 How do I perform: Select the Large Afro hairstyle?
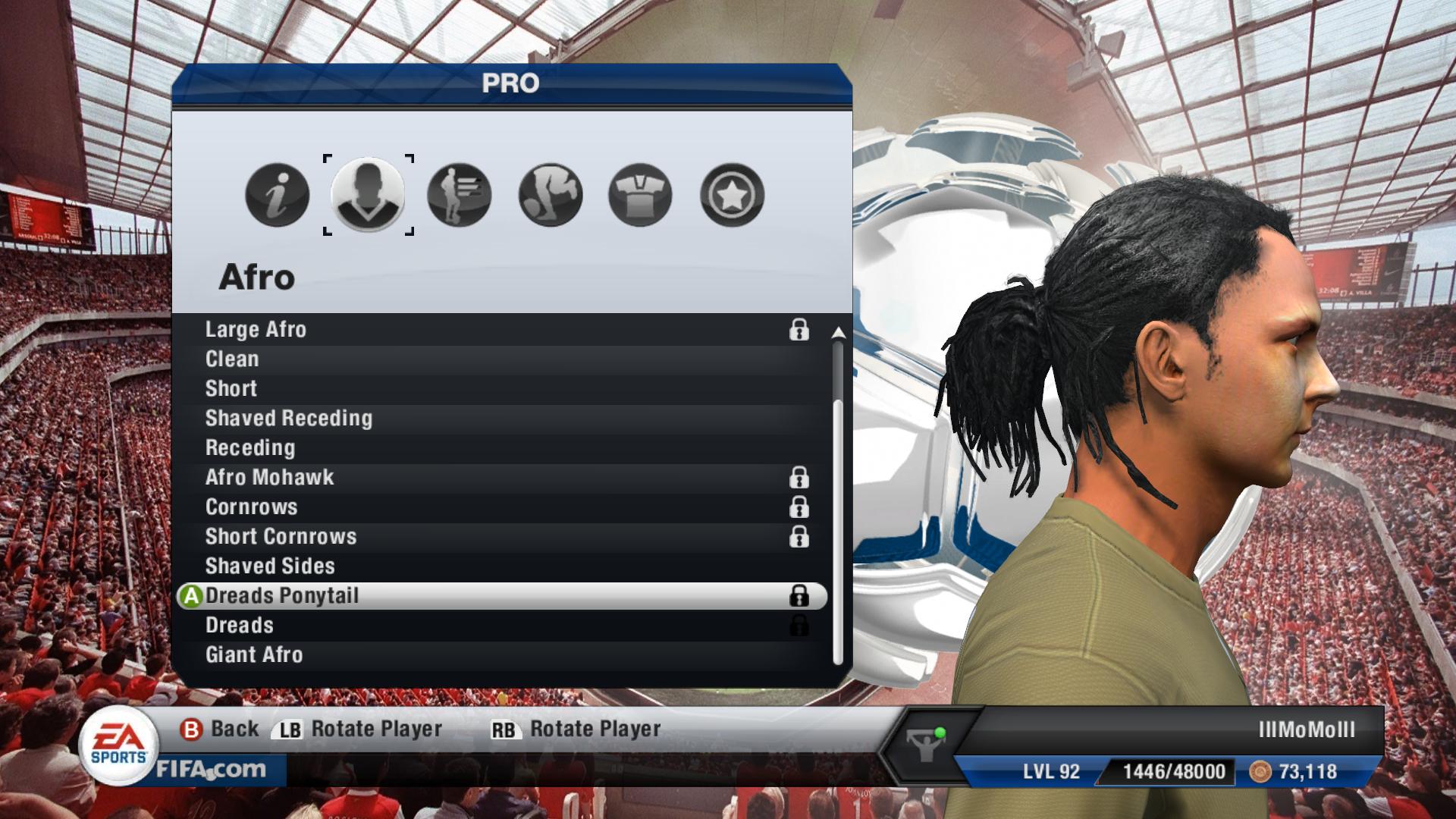(256, 330)
